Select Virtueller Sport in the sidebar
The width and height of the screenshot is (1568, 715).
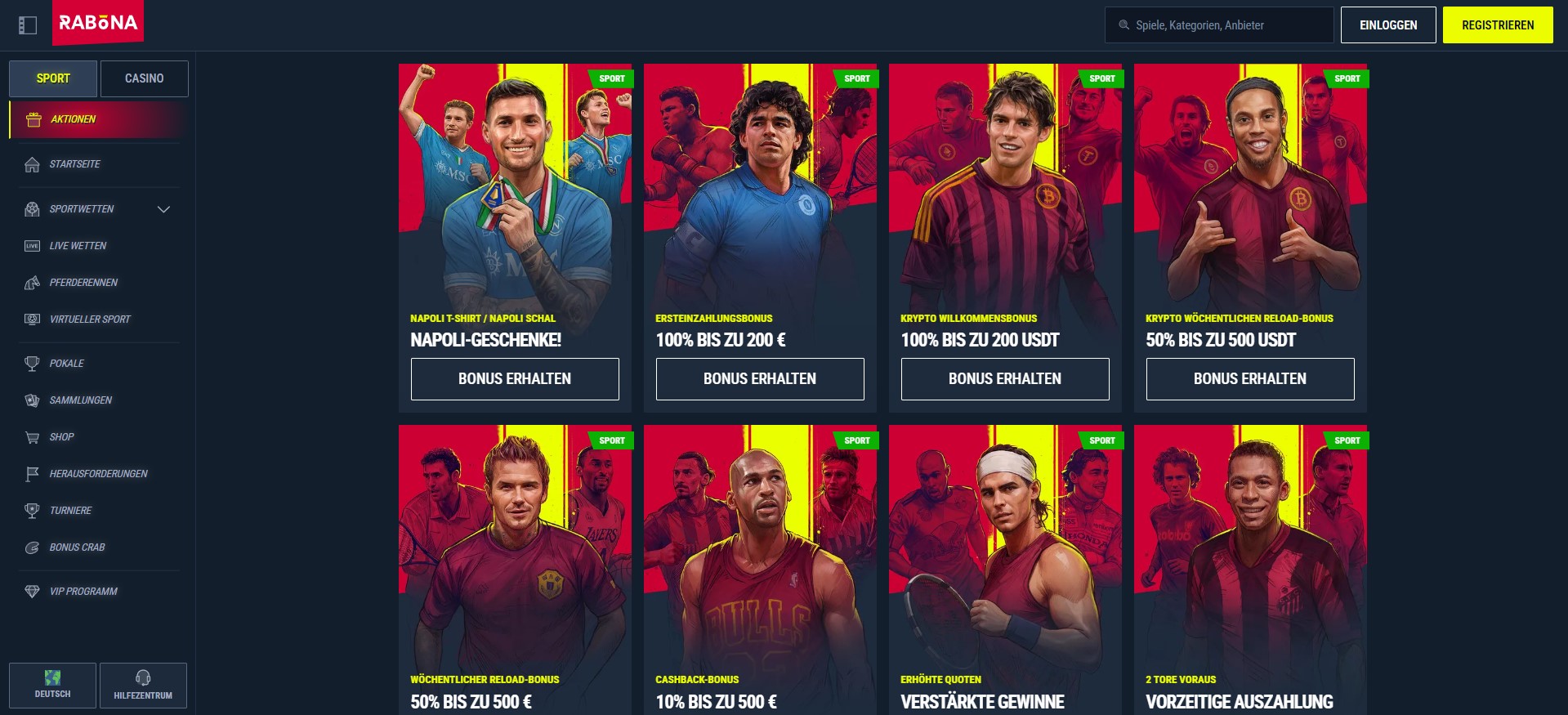click(x=90, y=319)
